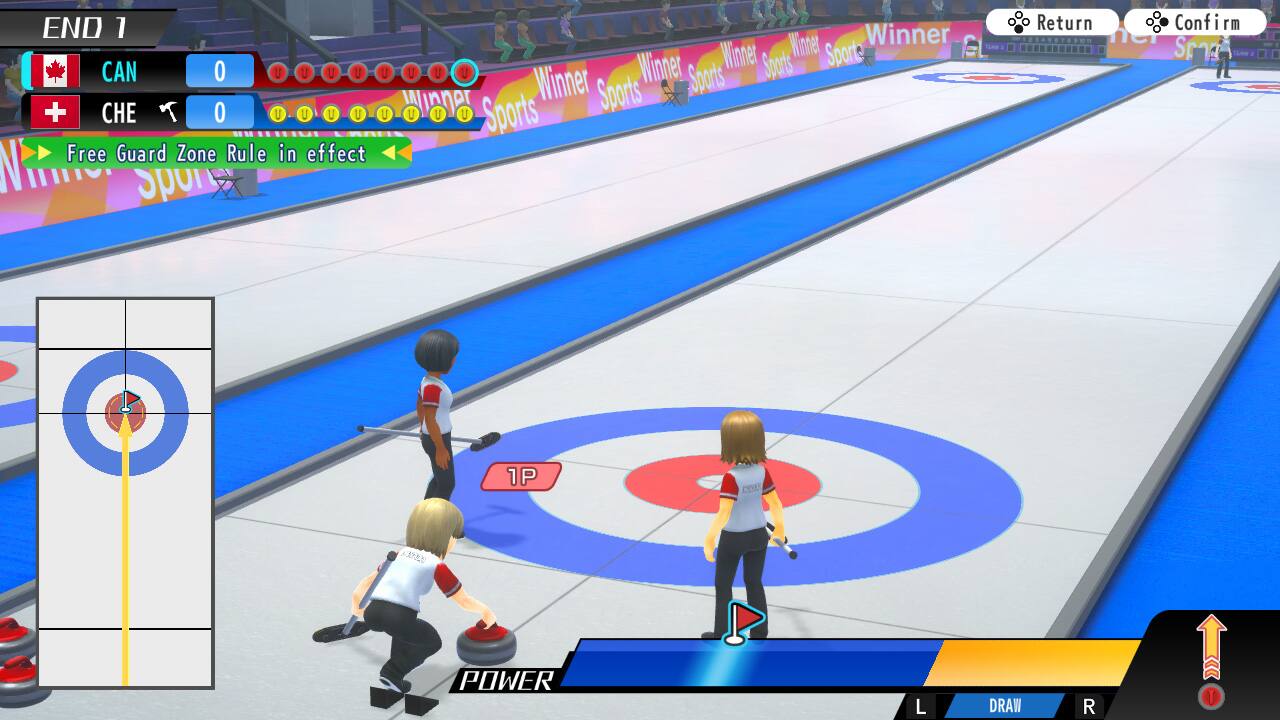Click the Canada flag icon on the scoreboard
This screenshot has height=720, width=1280.
tap(55, 71)
